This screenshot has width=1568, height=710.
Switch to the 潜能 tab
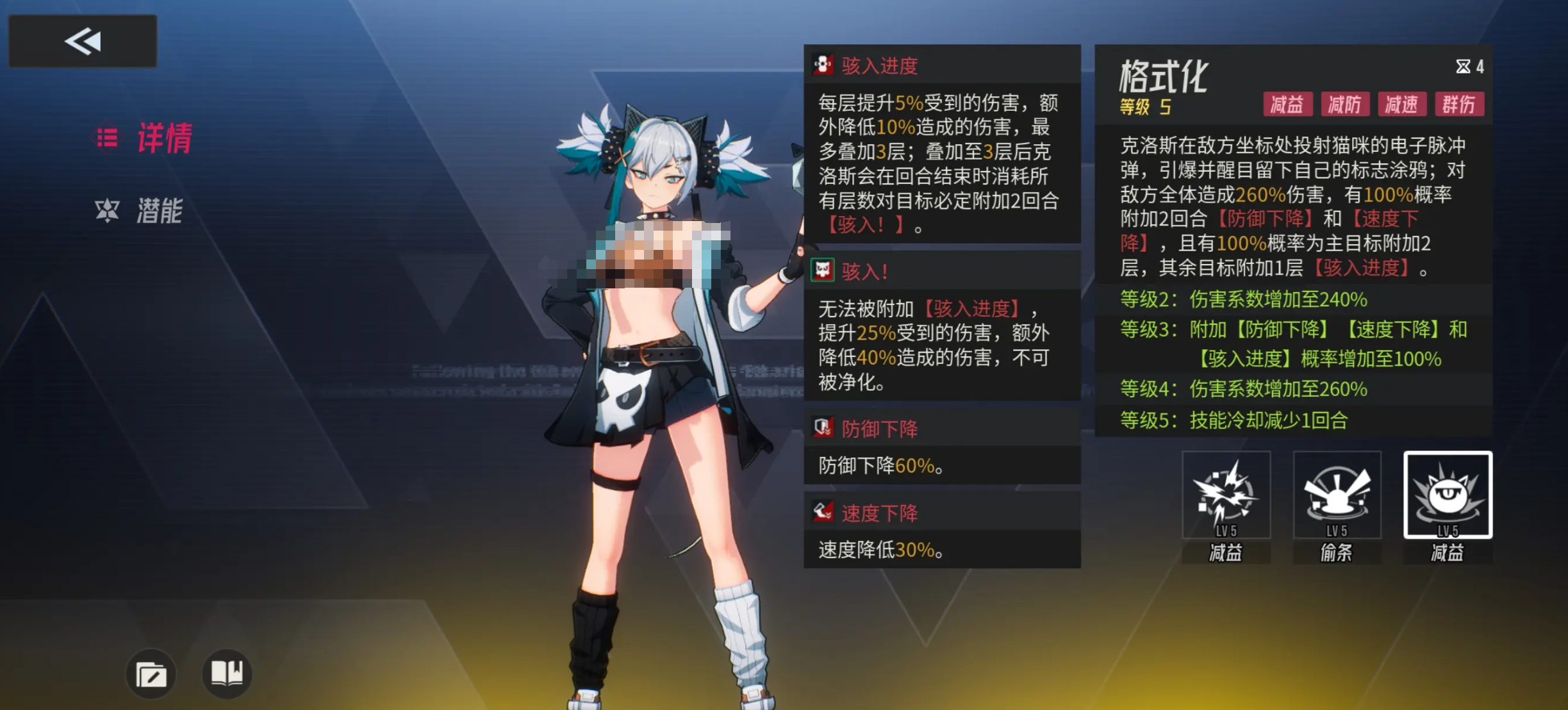click(x=160, y=210)
